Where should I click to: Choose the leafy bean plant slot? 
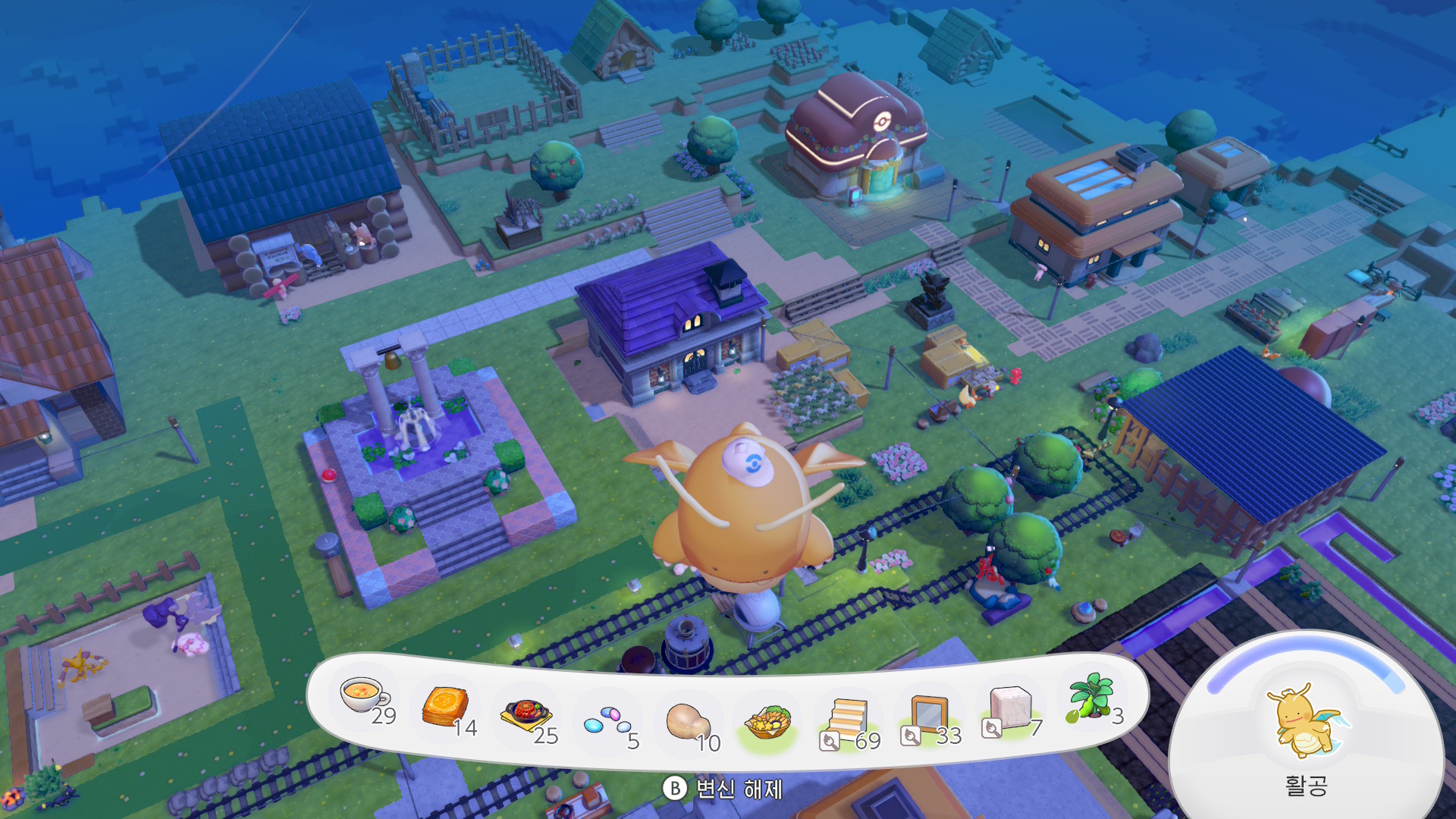click(1090, 696)
